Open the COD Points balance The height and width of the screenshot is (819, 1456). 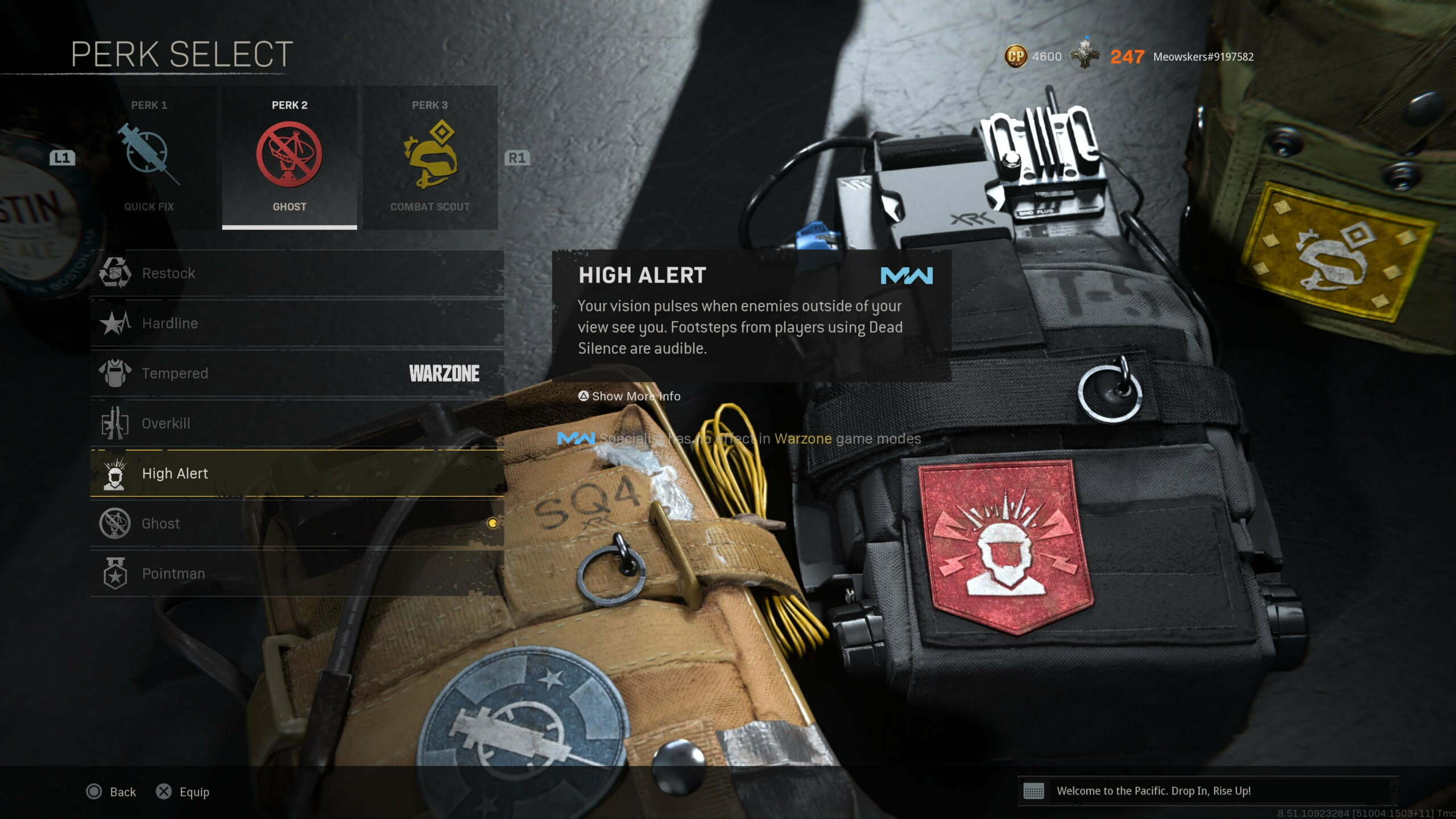[1033, 57]
